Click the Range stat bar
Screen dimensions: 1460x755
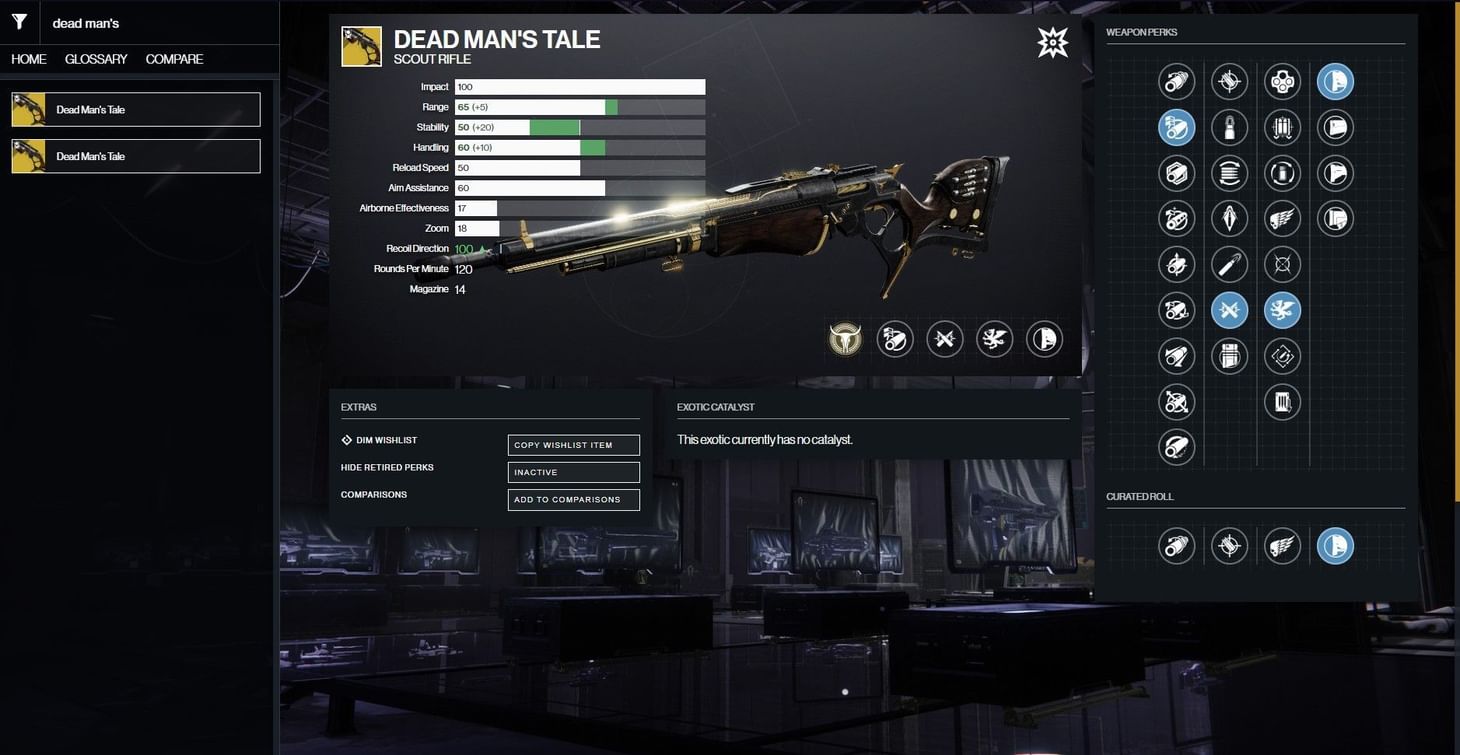580,106
